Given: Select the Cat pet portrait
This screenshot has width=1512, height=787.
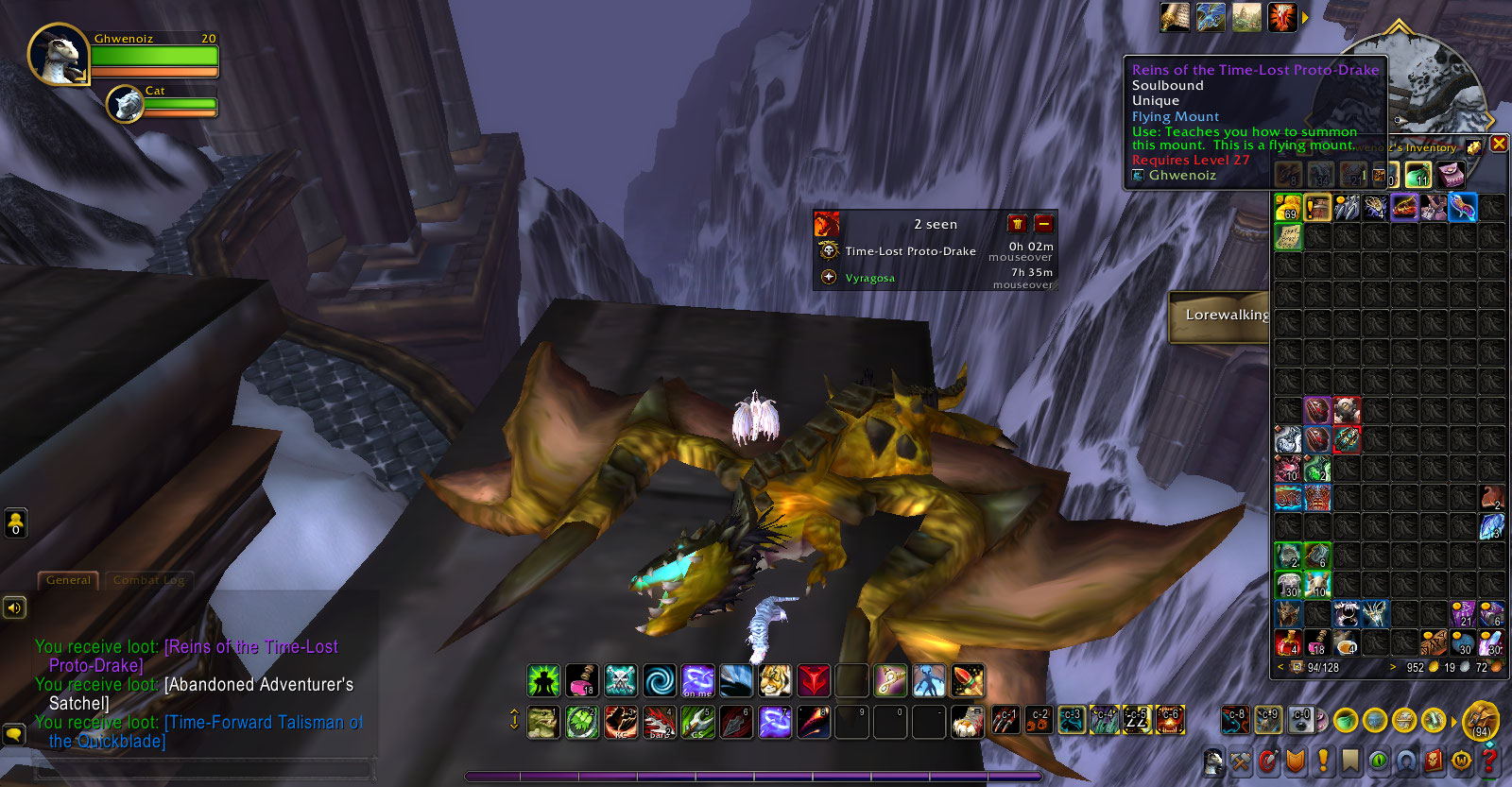Looking at the screenshot, I should (x=125, y=104).
